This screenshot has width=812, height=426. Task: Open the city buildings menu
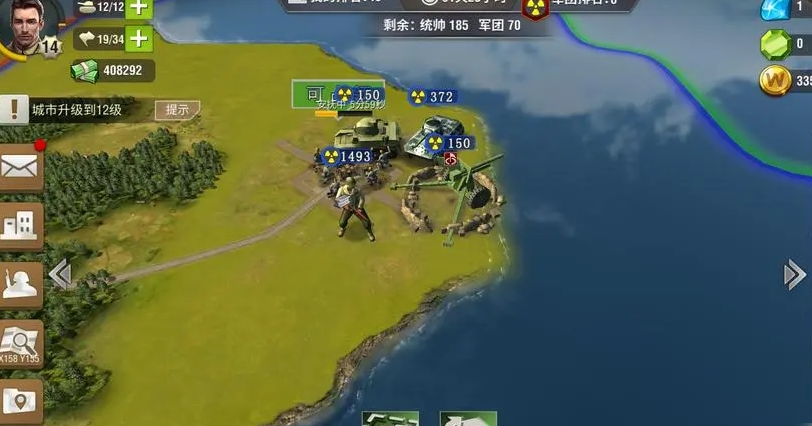point(21,225)
